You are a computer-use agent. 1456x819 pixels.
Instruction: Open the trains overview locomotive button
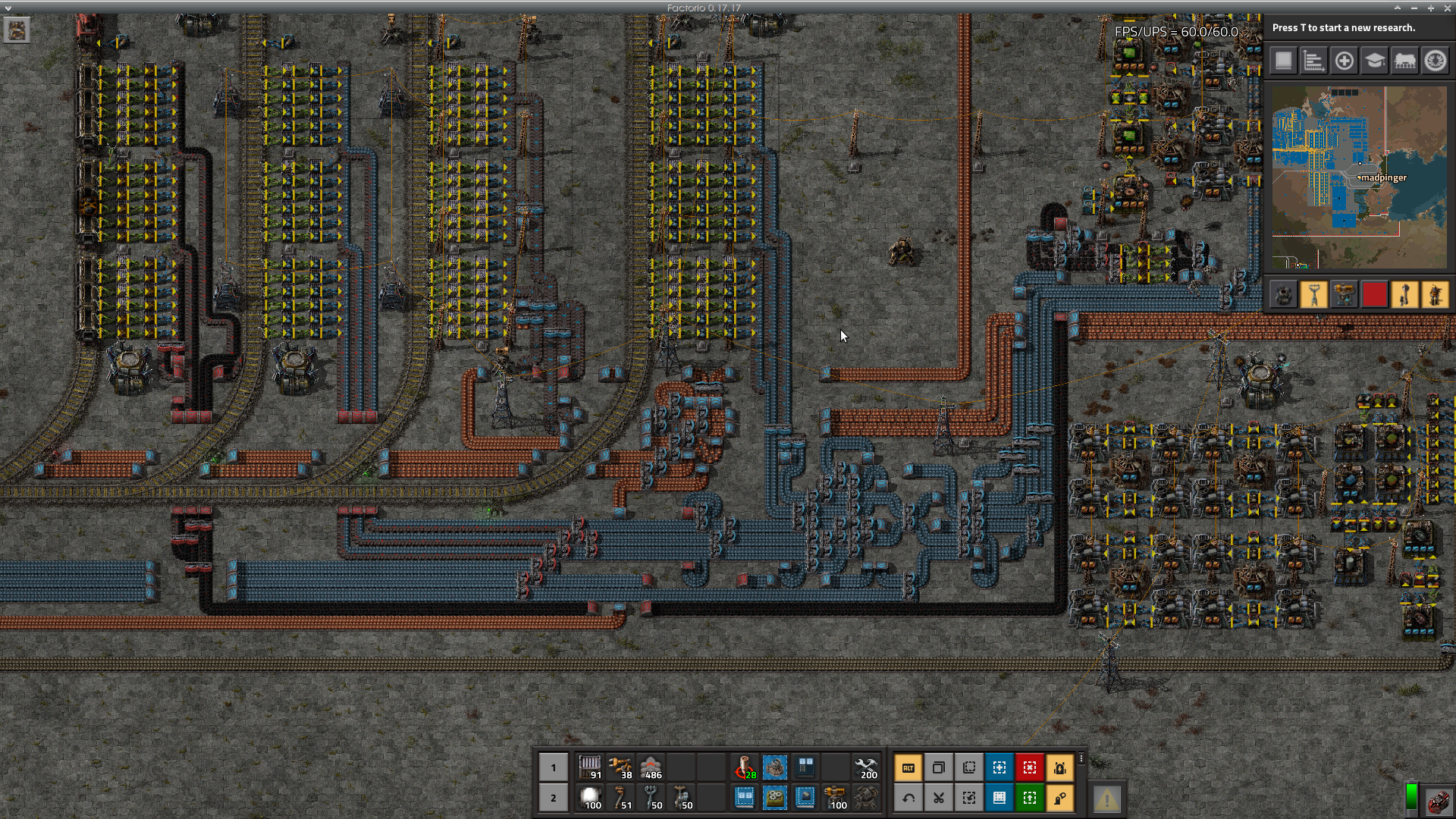coord(1405,61)
